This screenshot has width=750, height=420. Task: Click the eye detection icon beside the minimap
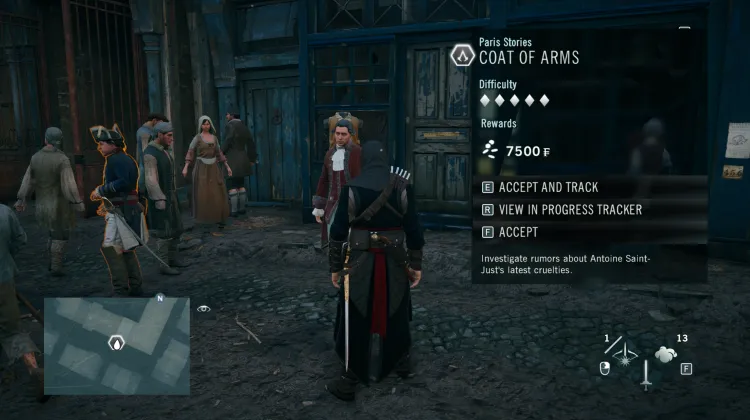coord(204,309)
